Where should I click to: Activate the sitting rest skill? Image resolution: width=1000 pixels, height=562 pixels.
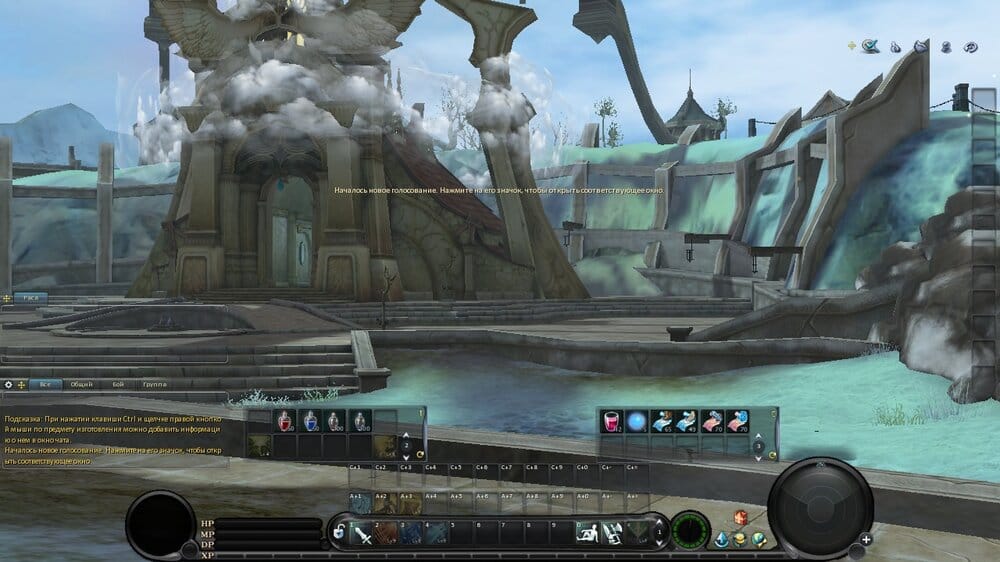(x=587, y=534)
